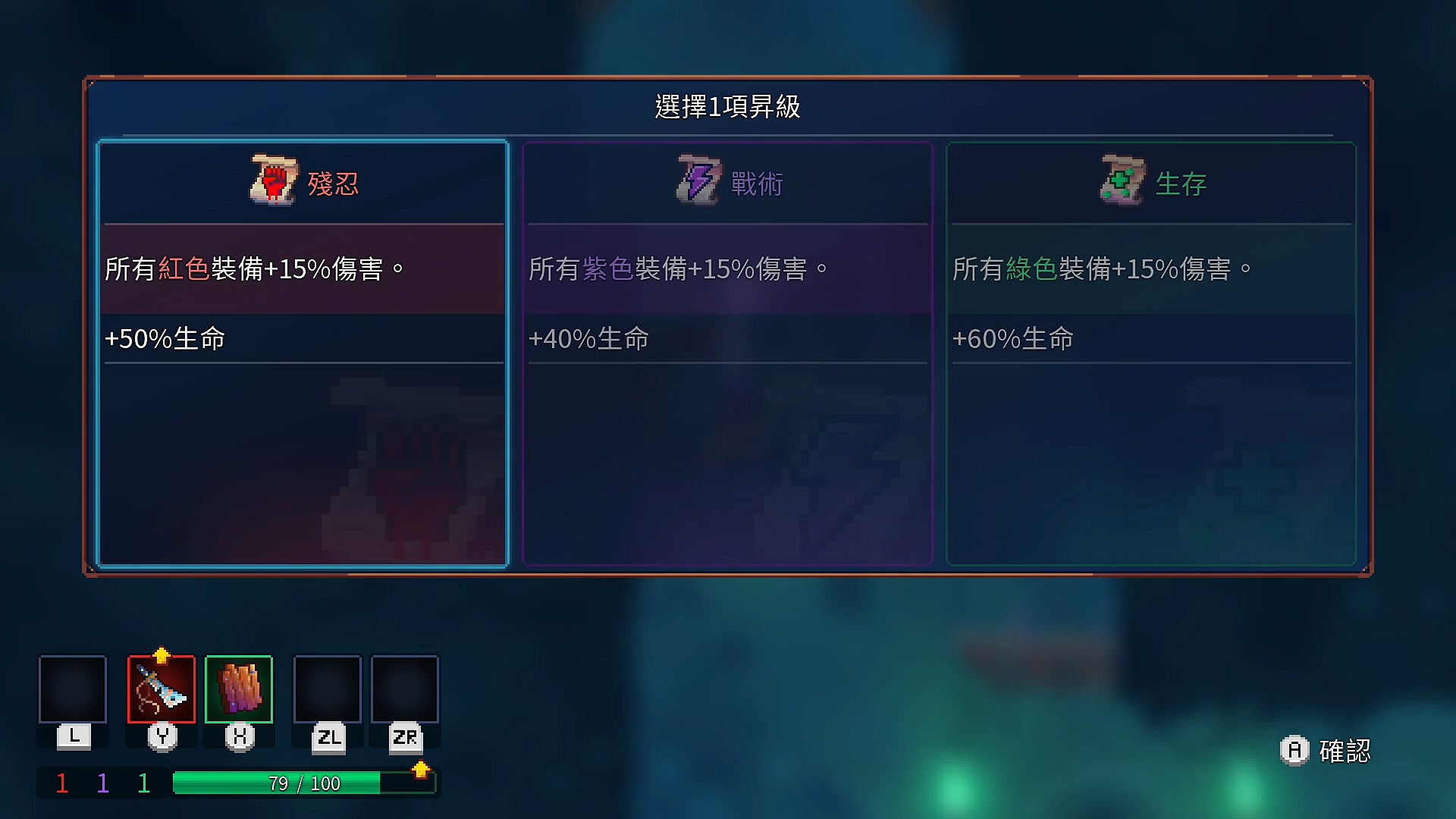This screenshot has width=1456, height=819.
Task: Click the A confirm button icon
Action: point(1294,752)
